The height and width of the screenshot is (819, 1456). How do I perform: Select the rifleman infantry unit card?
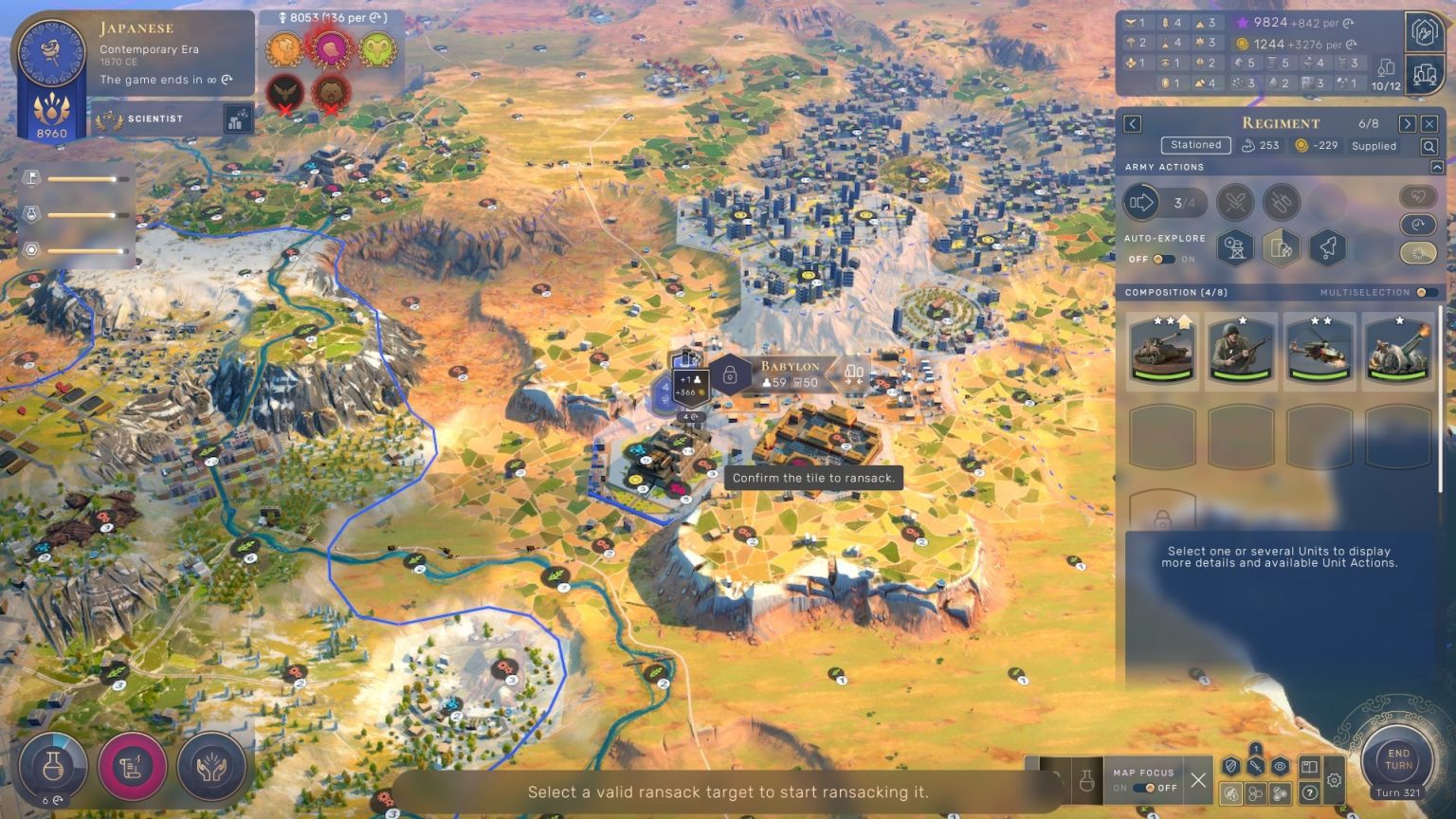tap(1241, 352)
